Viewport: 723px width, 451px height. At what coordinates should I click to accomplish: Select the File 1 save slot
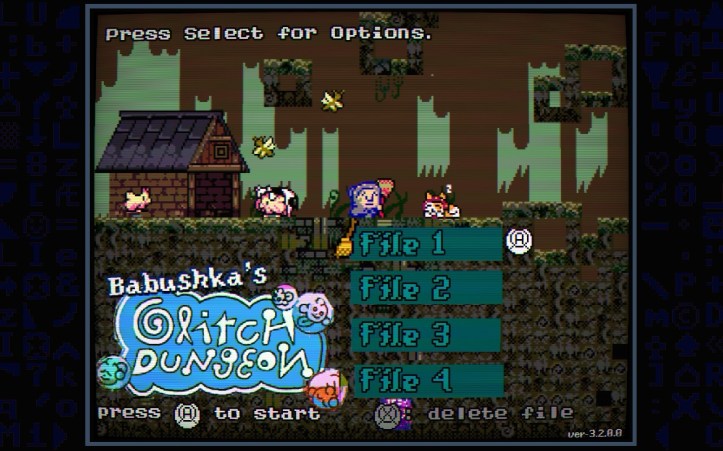427,243
